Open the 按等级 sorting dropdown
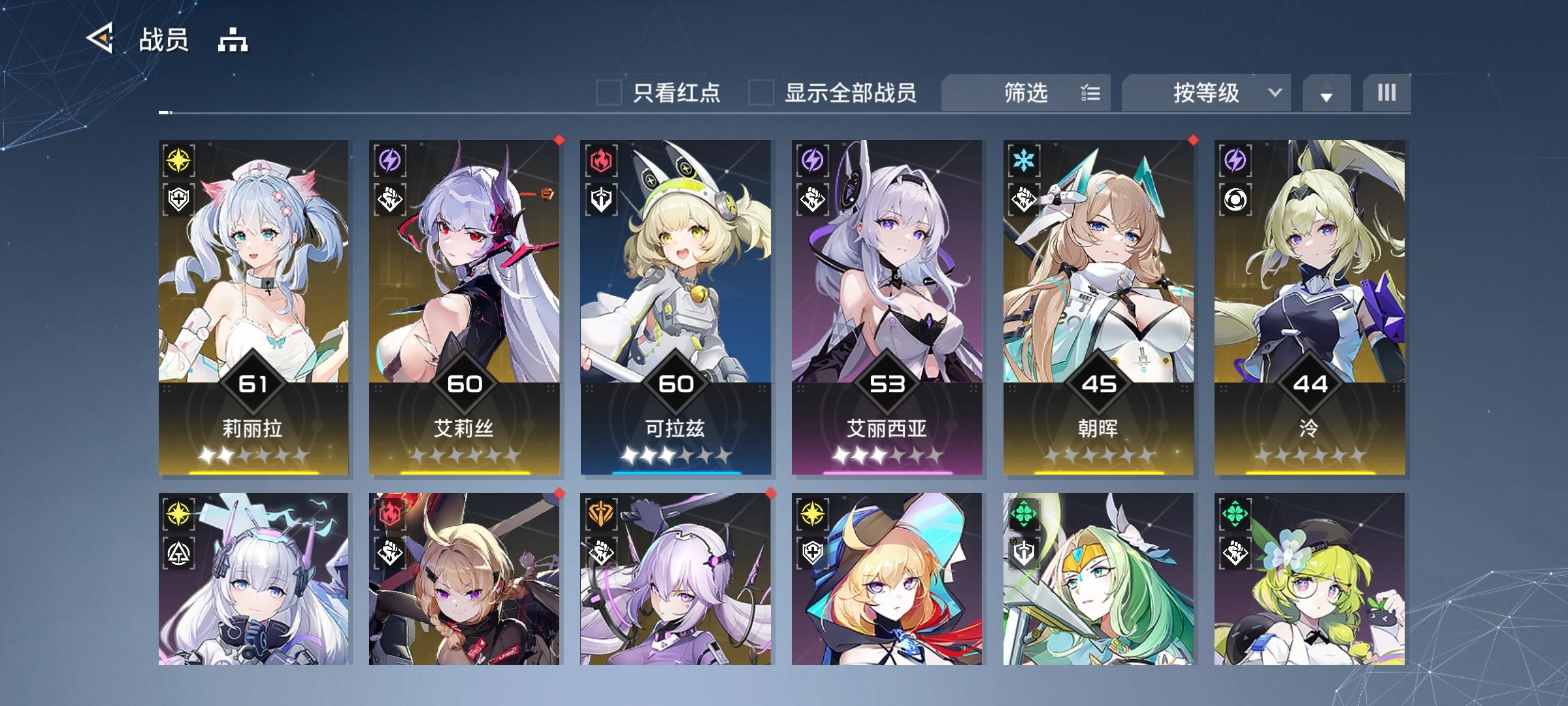The width and height of the screenshot is (1568, 706). pos(1206,93)
